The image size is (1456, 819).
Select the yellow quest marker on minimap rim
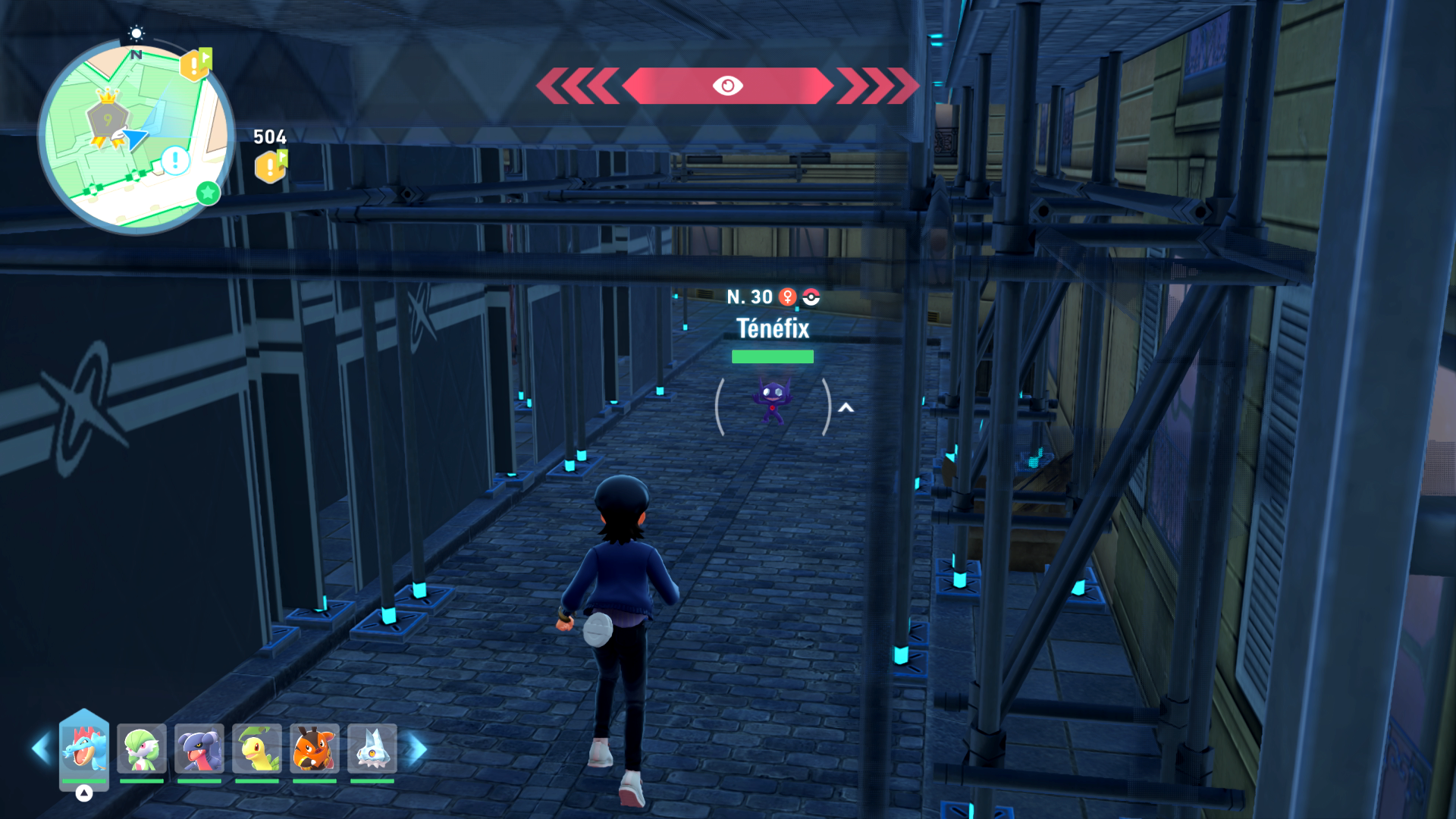click(195, 65)
